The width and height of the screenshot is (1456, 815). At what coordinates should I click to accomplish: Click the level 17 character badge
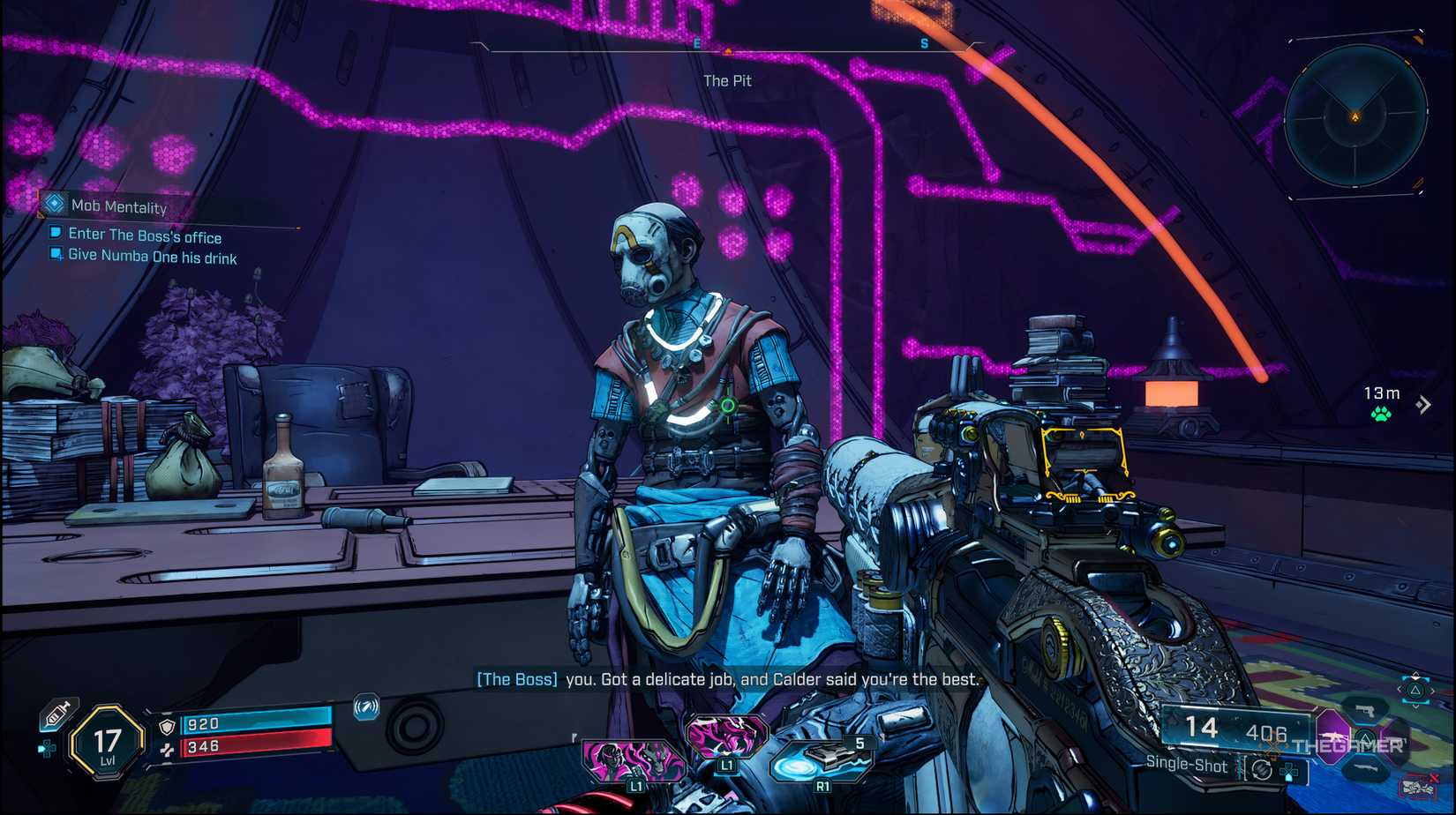point(107,743)
